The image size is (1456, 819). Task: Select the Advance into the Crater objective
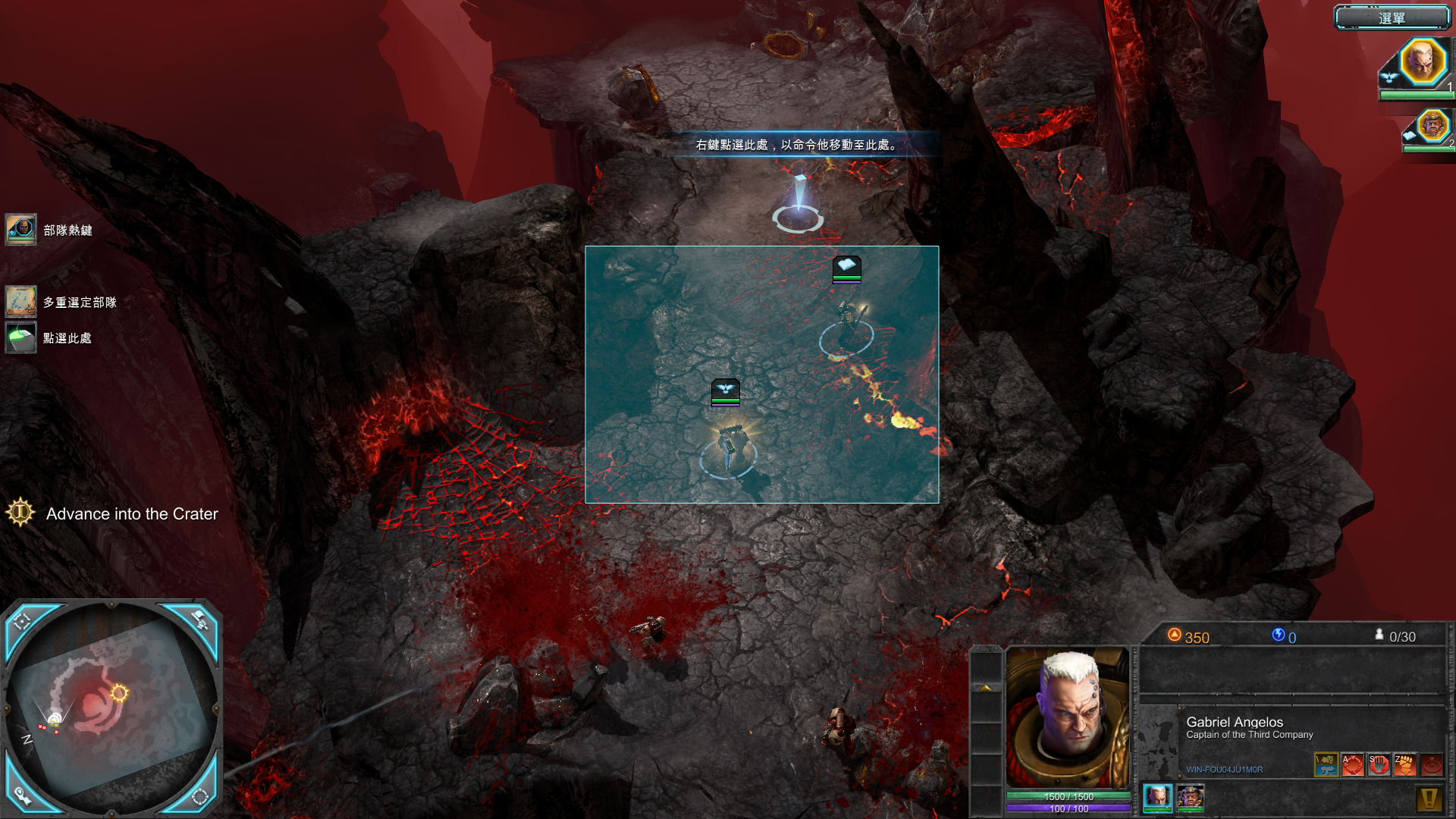pos(131,514)
